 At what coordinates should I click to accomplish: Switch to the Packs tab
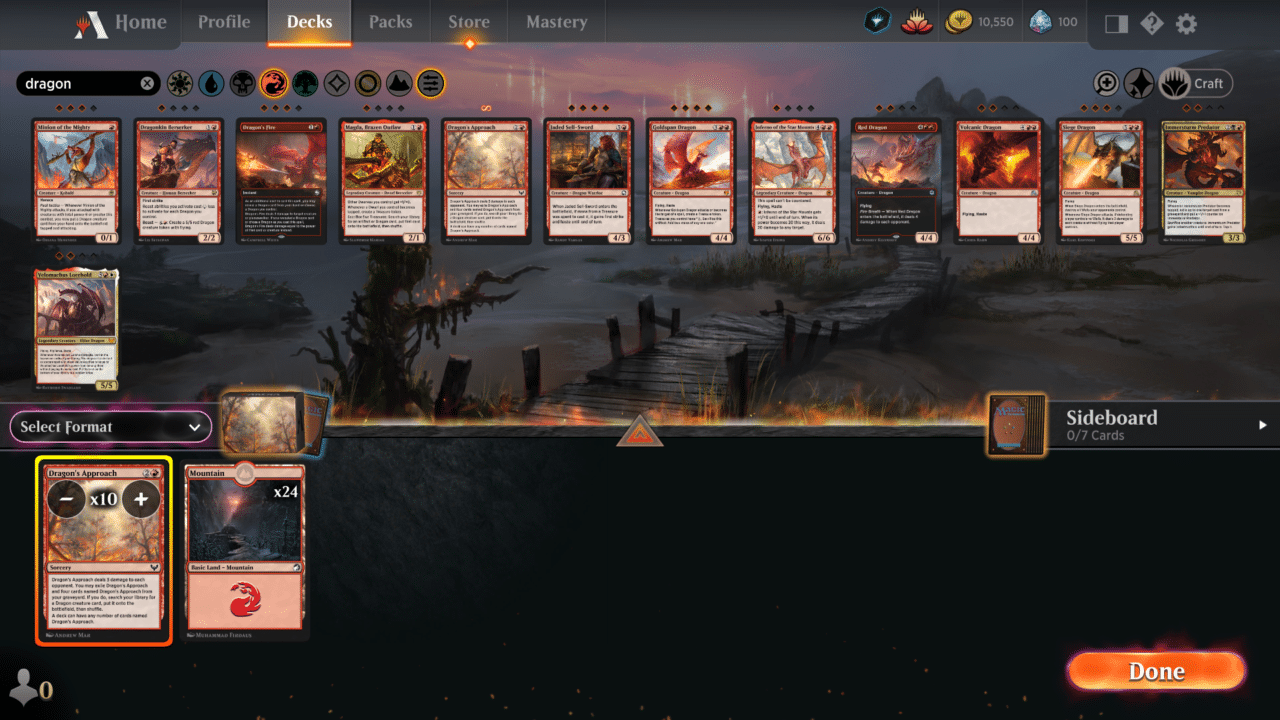[x=390, y=21]
